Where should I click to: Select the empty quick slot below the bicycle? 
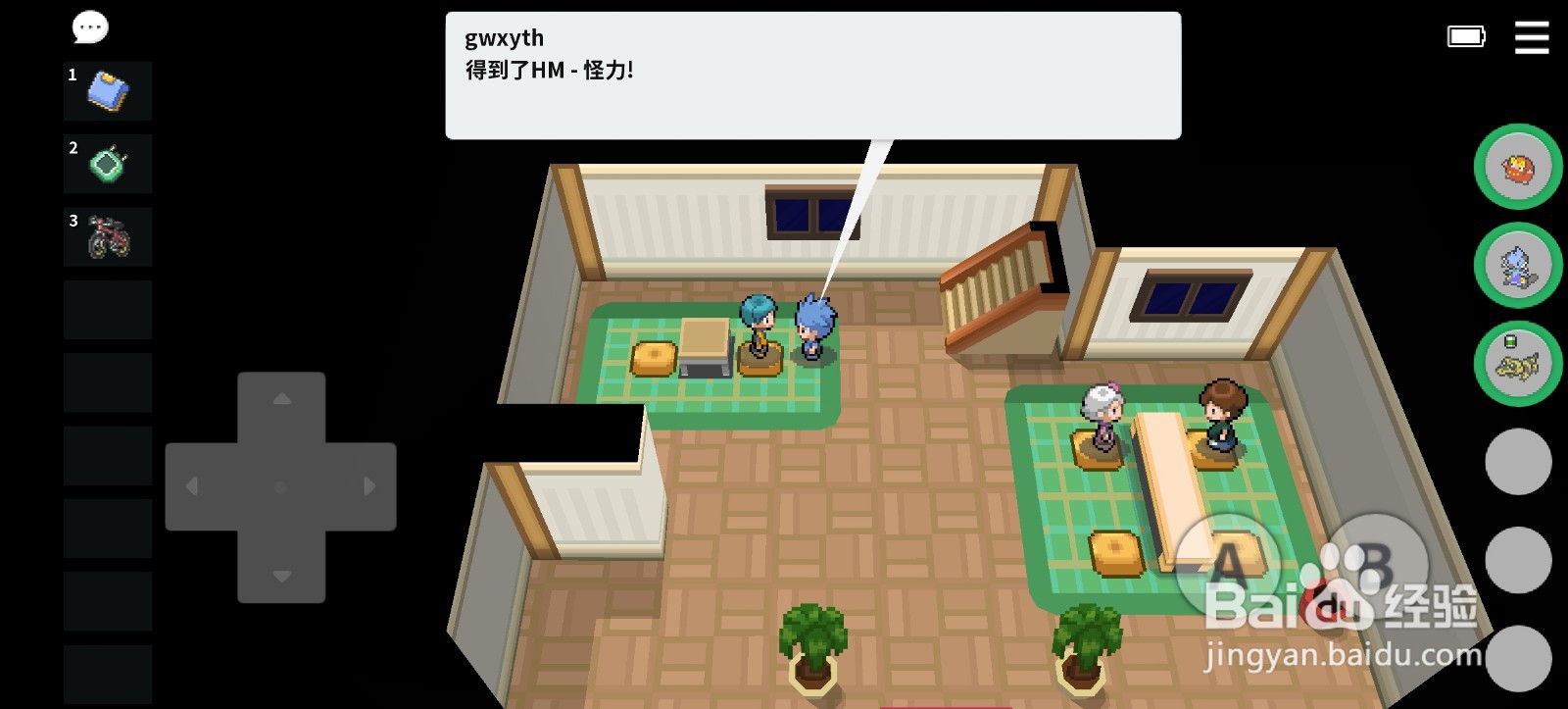tap(108, 308)
